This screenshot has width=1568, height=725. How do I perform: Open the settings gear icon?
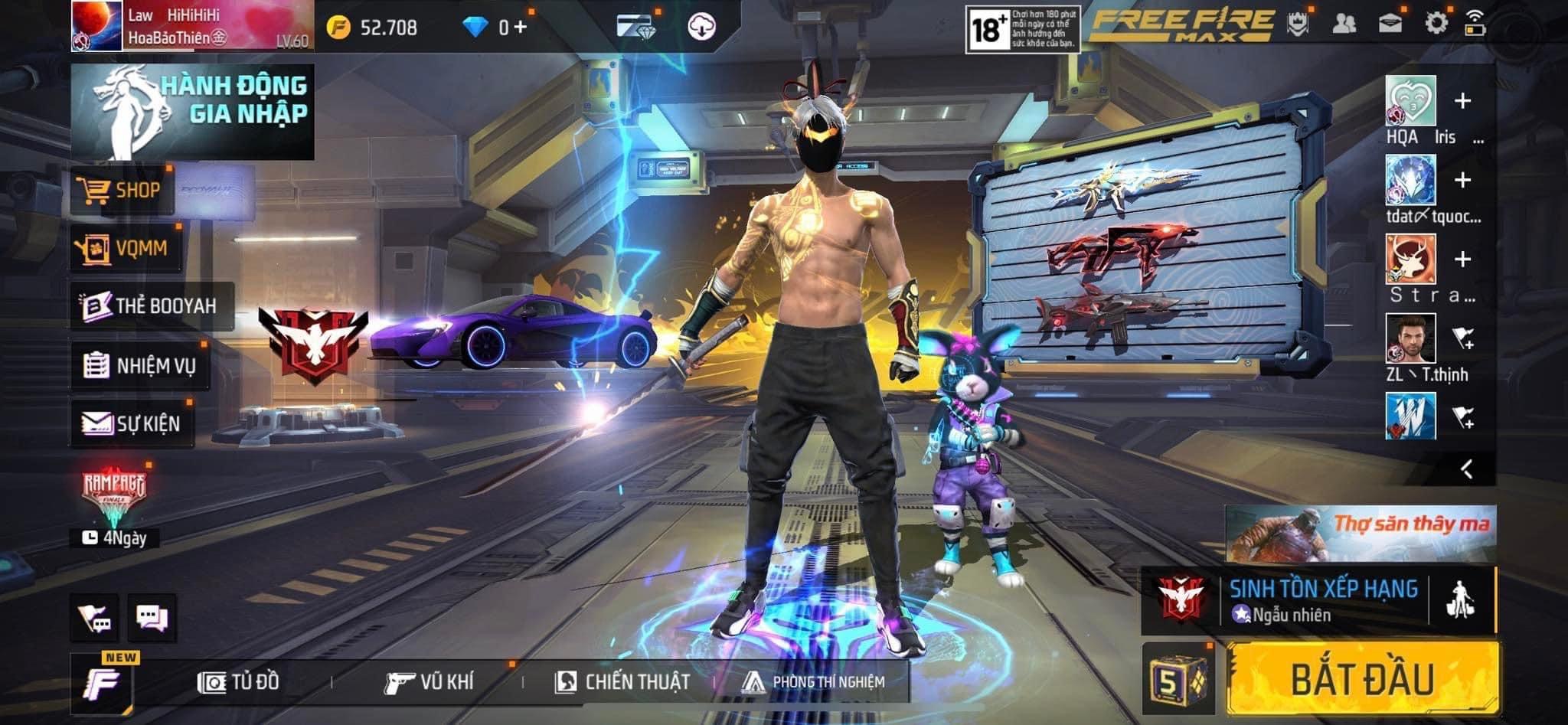pyautogui.click(x=1436, y=23)
